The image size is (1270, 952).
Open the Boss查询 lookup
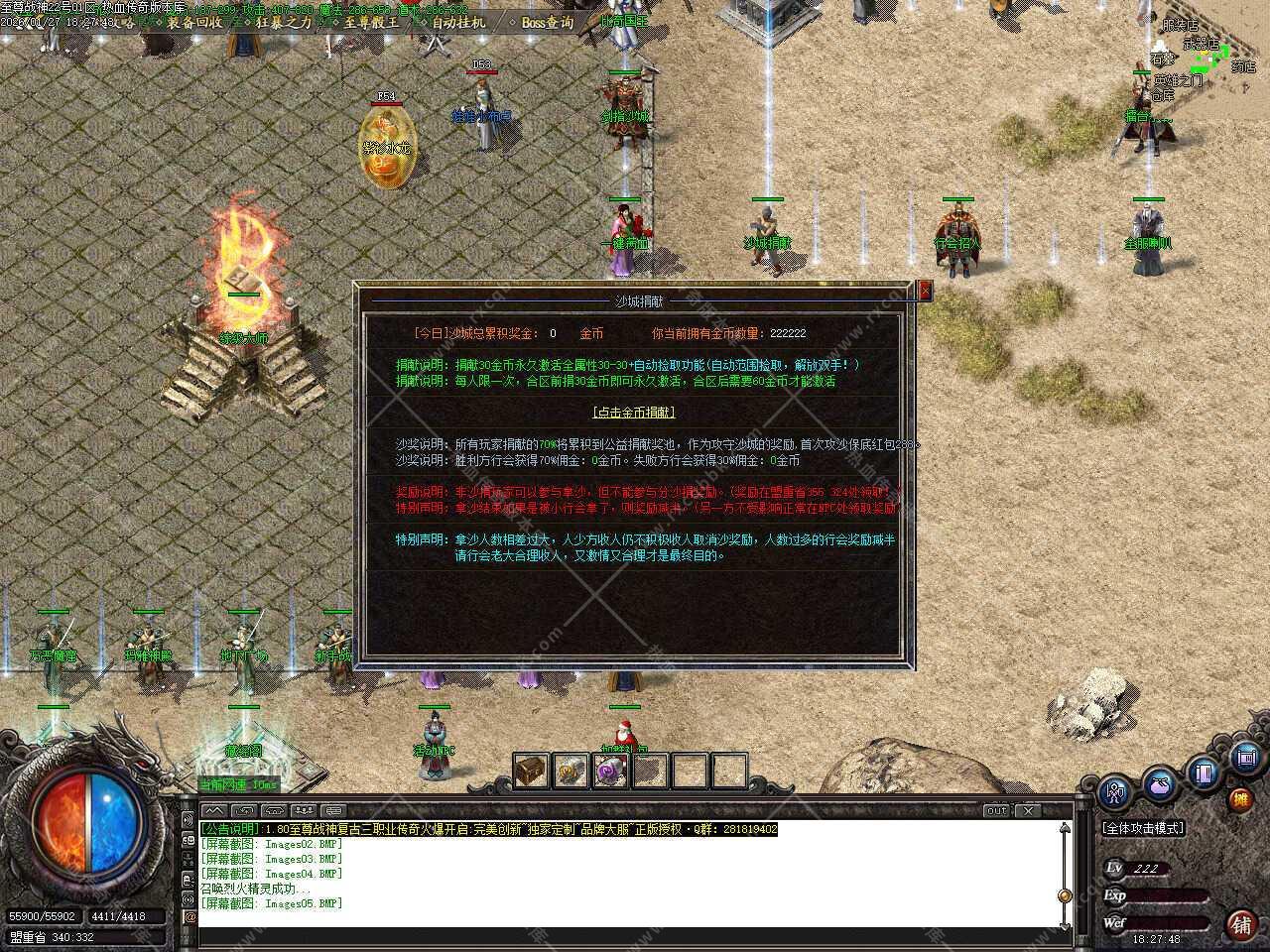547,22
